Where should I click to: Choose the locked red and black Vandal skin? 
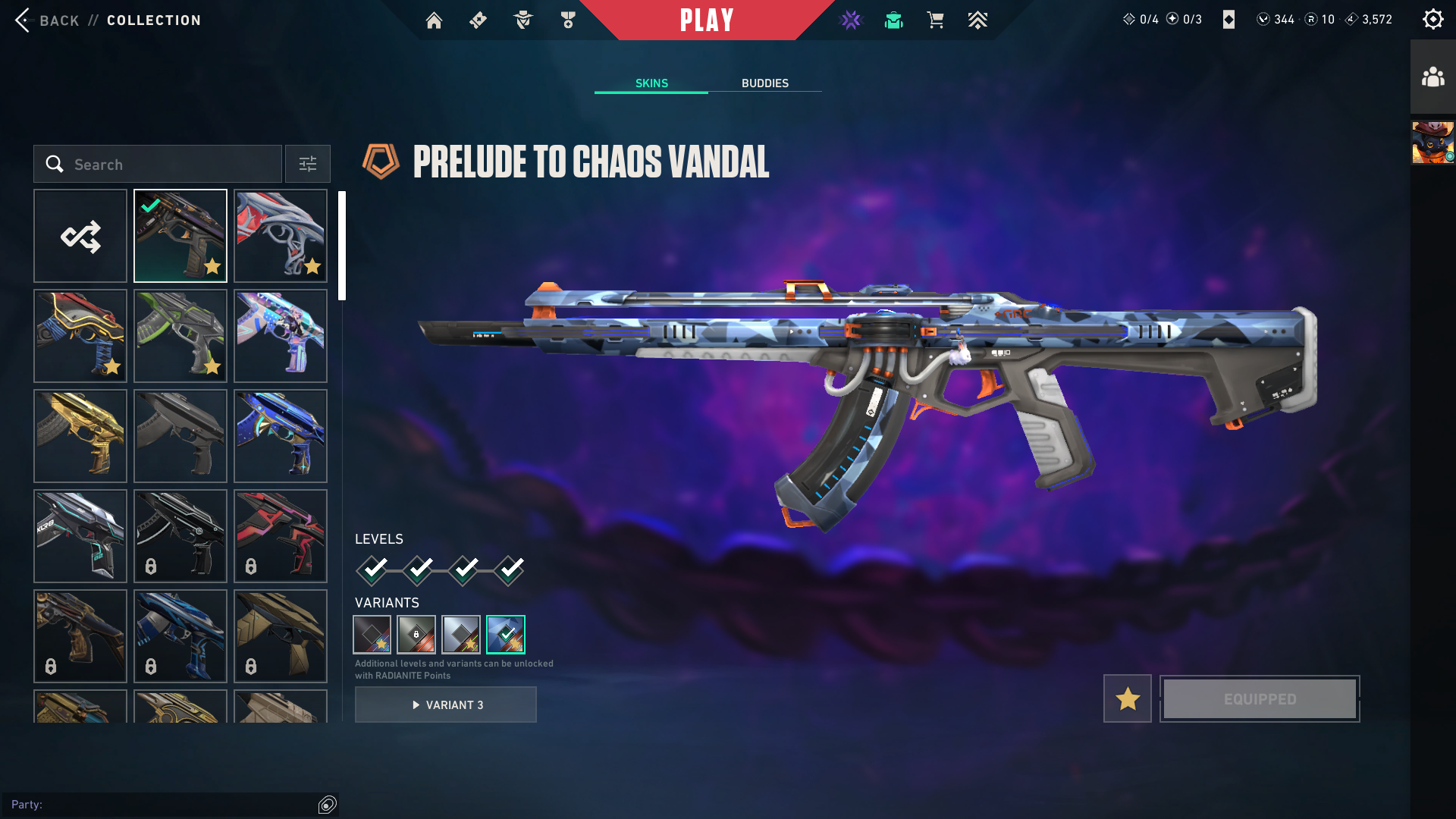point(281,536)
